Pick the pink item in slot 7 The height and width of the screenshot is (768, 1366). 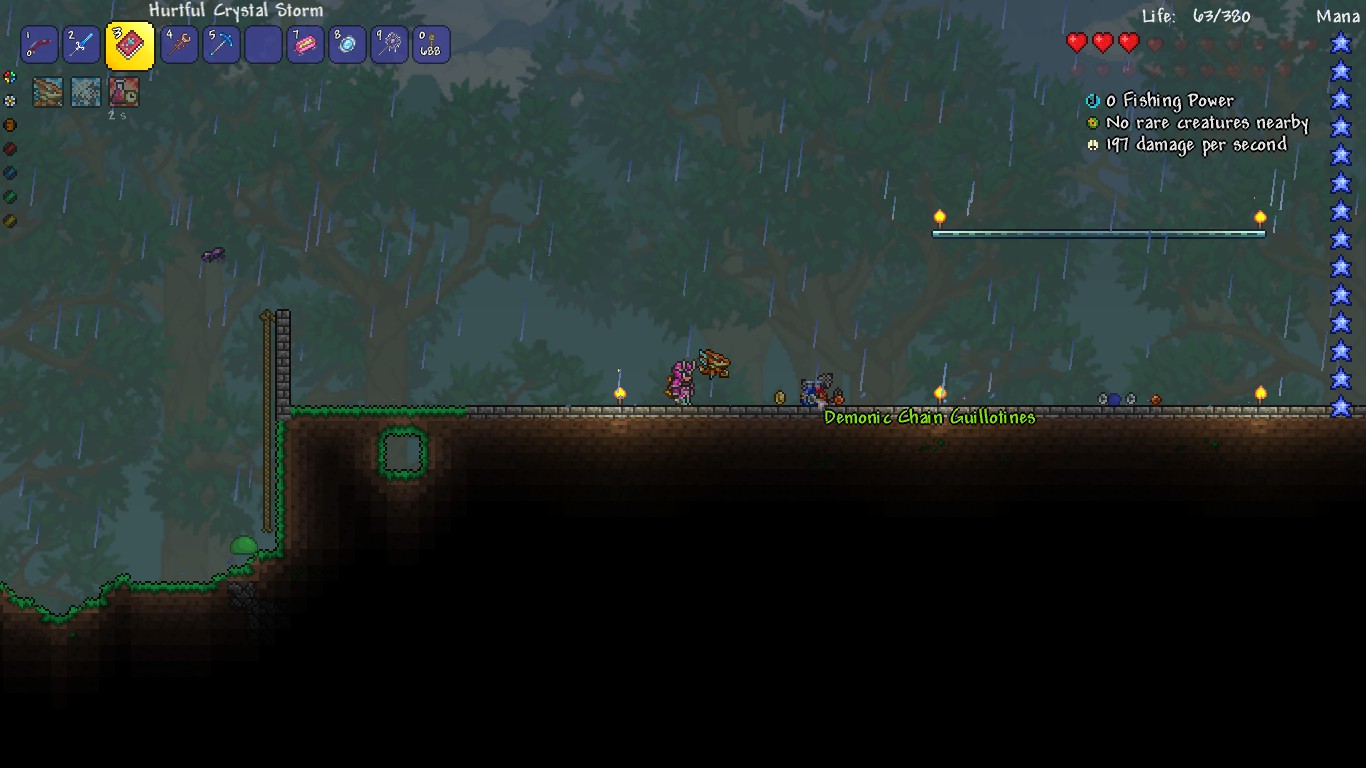[x=305, y=45]
